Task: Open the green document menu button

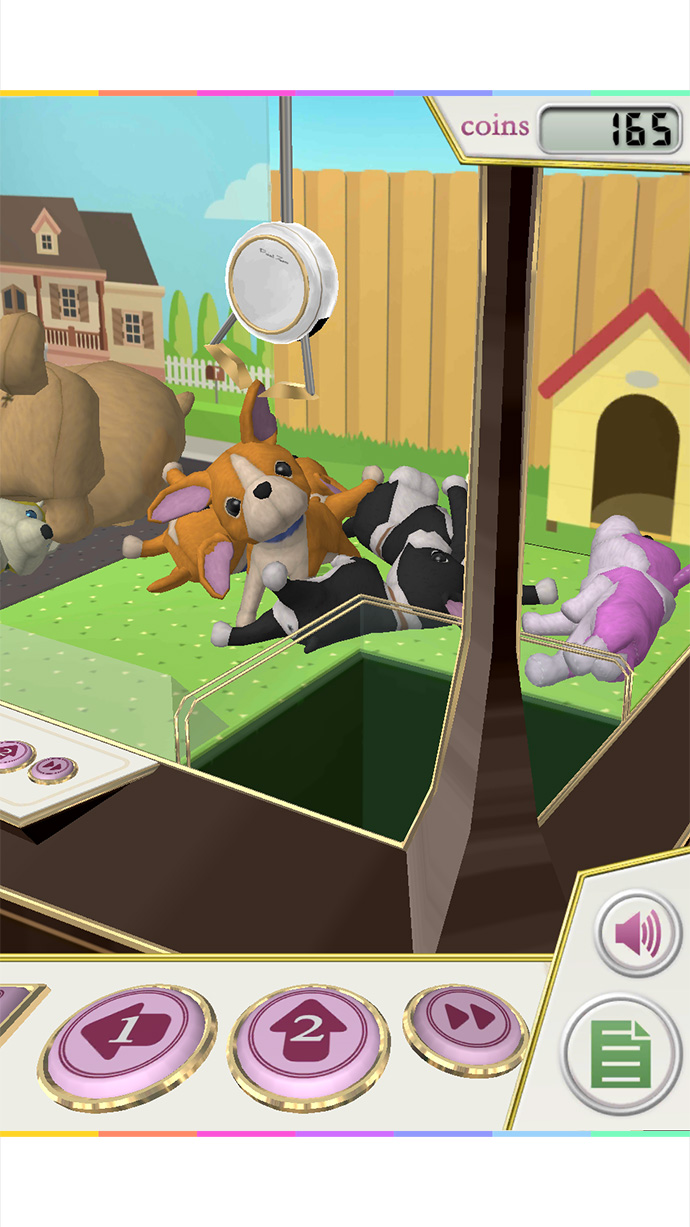Action: [x=620, y=1053]
